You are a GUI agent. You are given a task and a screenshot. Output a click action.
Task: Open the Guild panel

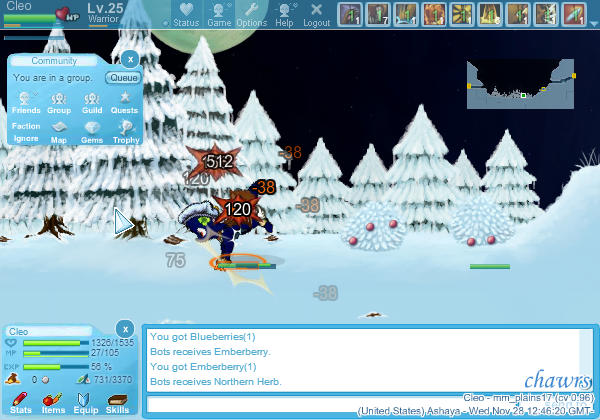pyautogui.click(x=92, y=102)
